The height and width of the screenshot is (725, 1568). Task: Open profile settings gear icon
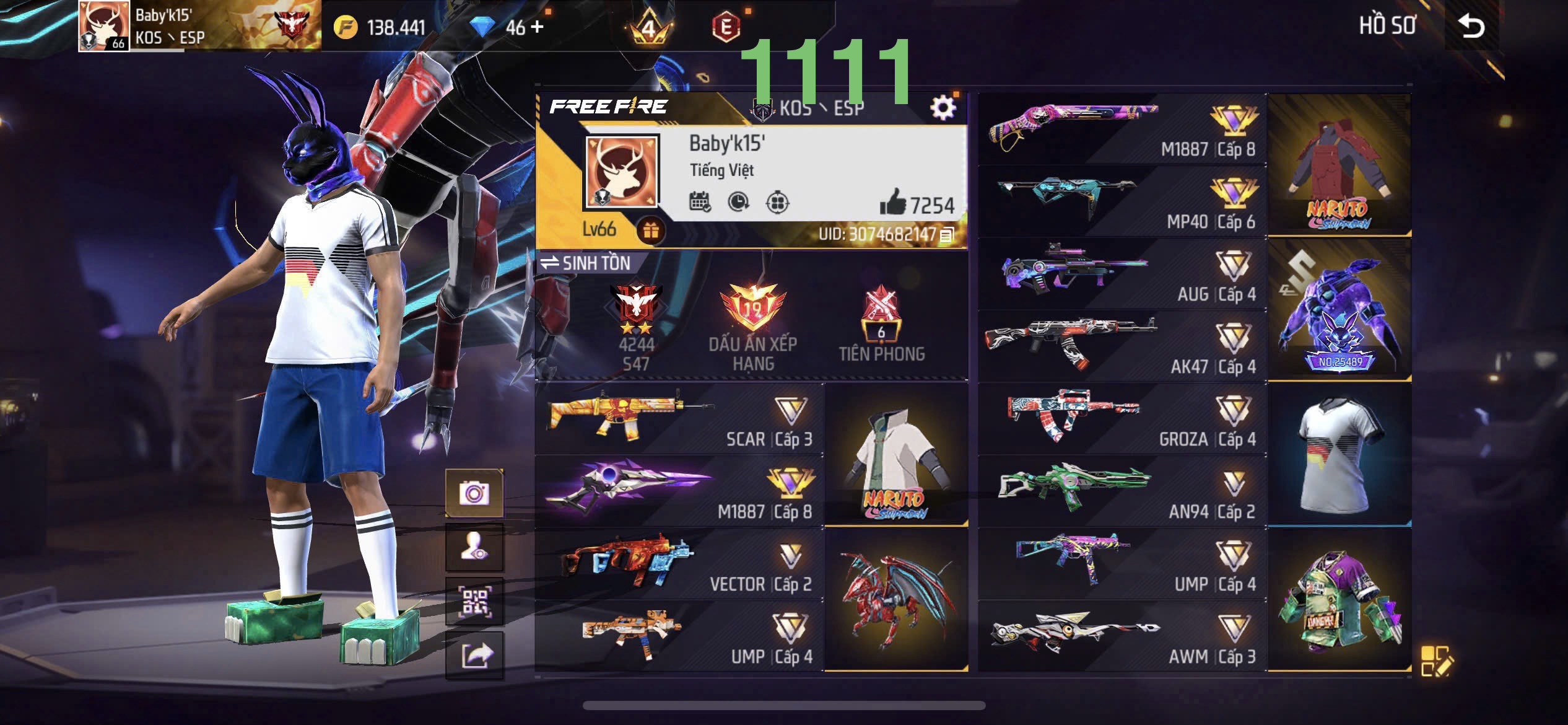(x=943, y=108)
